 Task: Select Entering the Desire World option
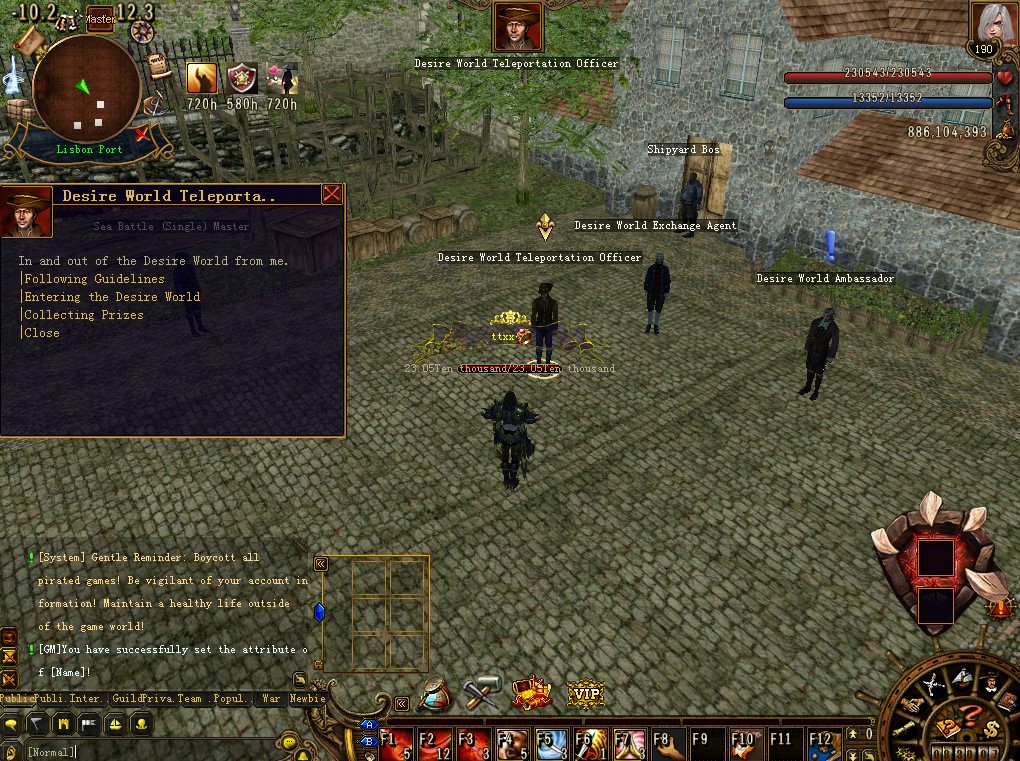[x=112, y=297]
